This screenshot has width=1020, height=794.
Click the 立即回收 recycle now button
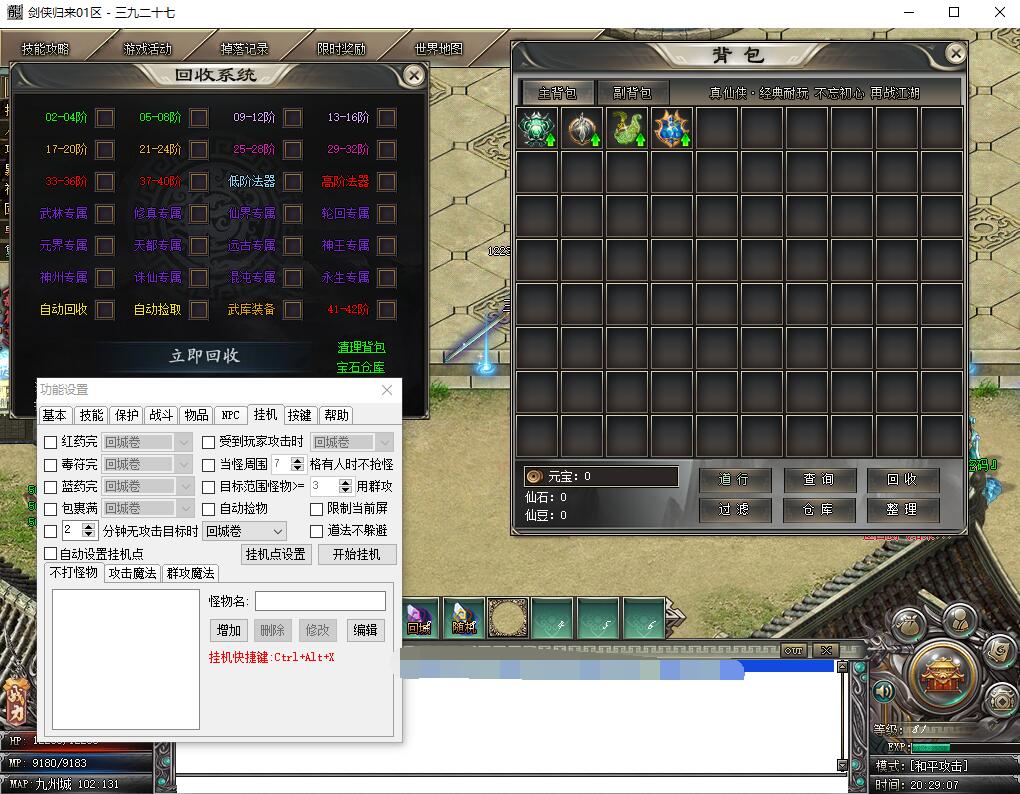(x=204, y=356)
